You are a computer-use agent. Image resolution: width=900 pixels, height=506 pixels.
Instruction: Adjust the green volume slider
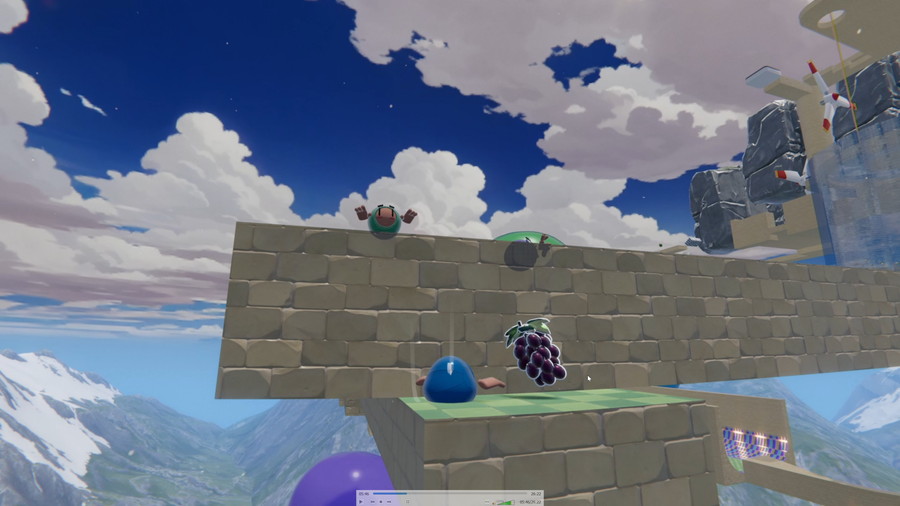click(x=505, y=502)
